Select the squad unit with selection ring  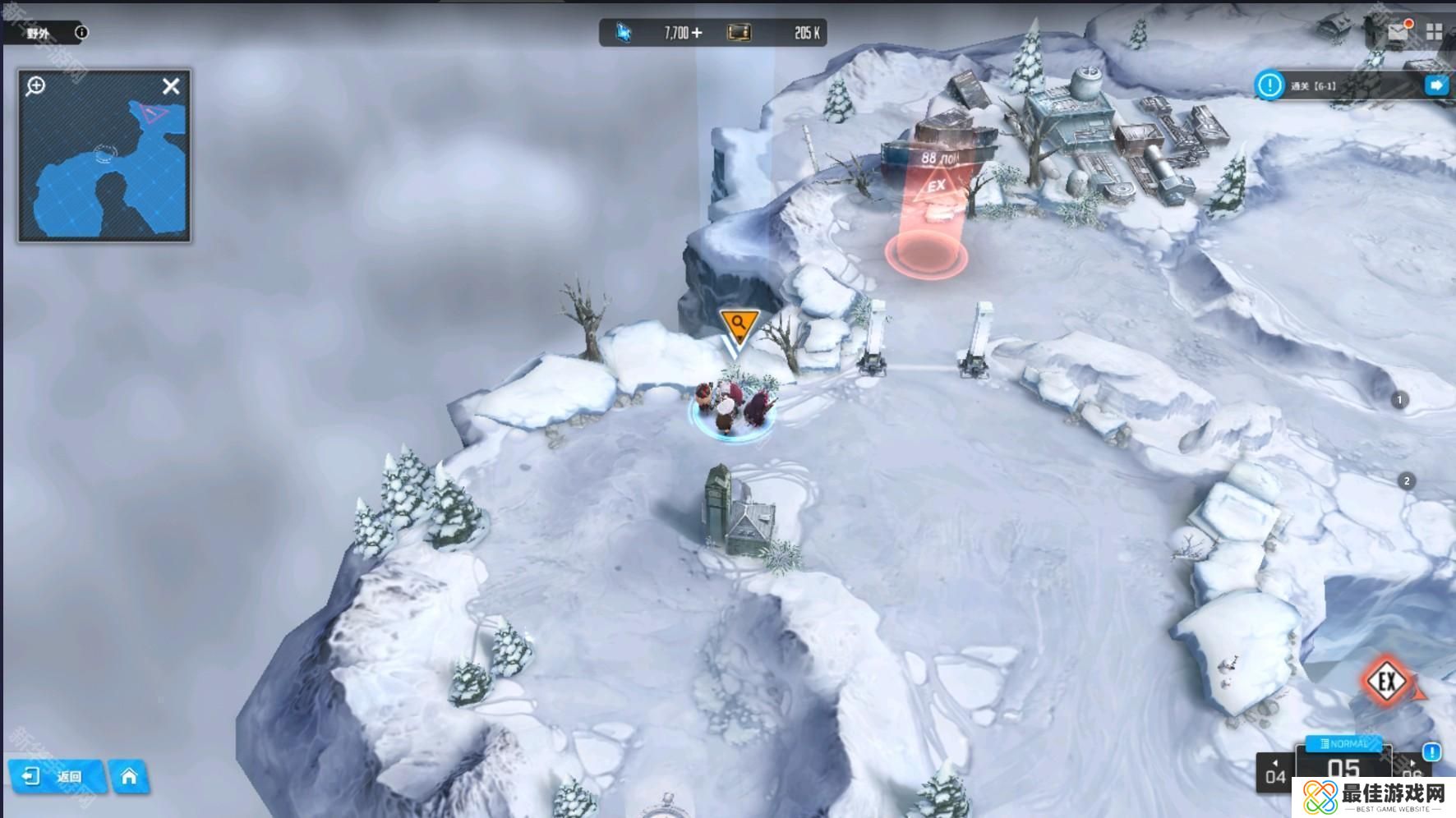[730, 407]
